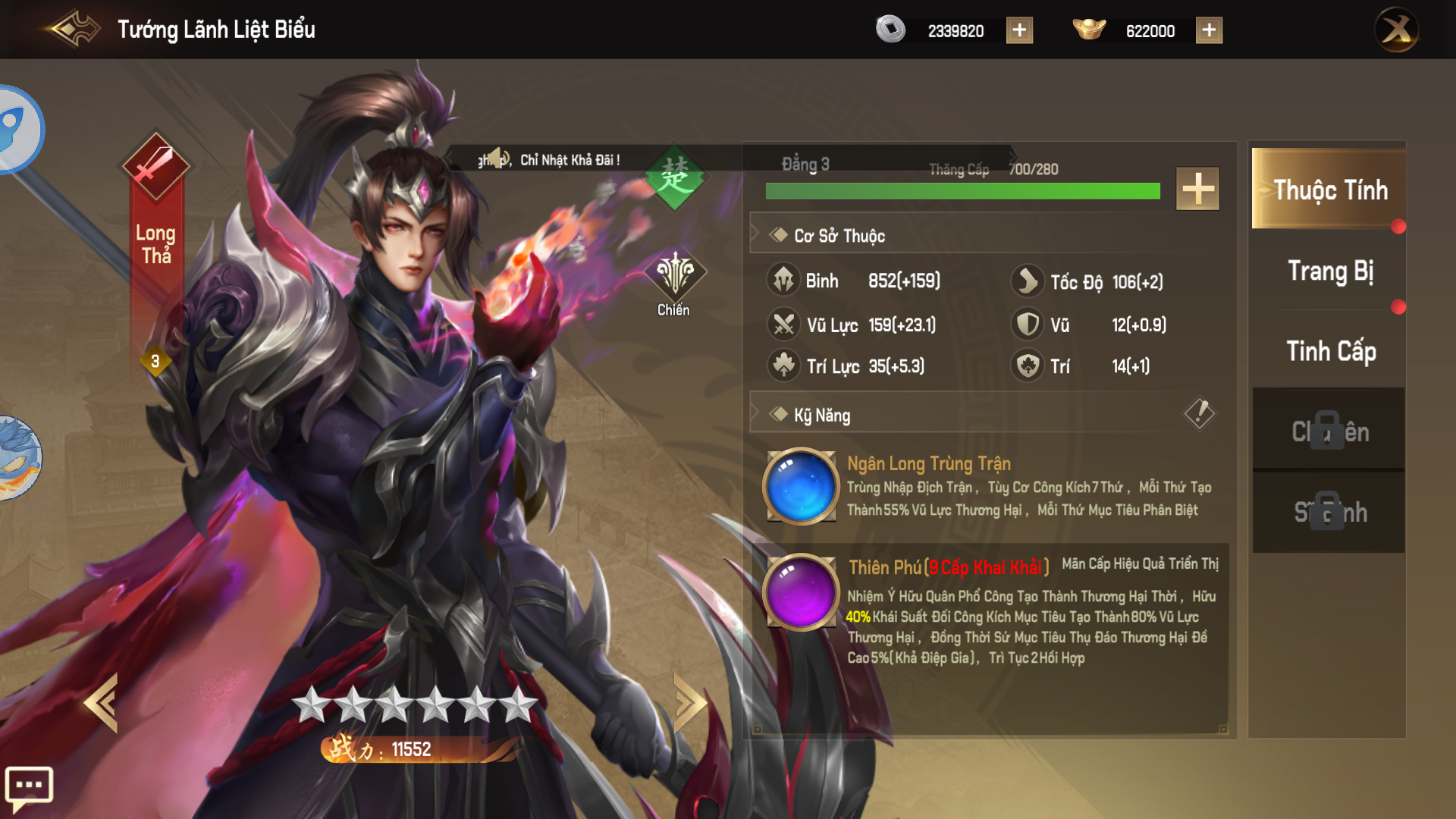Tap the green faction emblem
Screen dimensions: 1456x819
674,178
